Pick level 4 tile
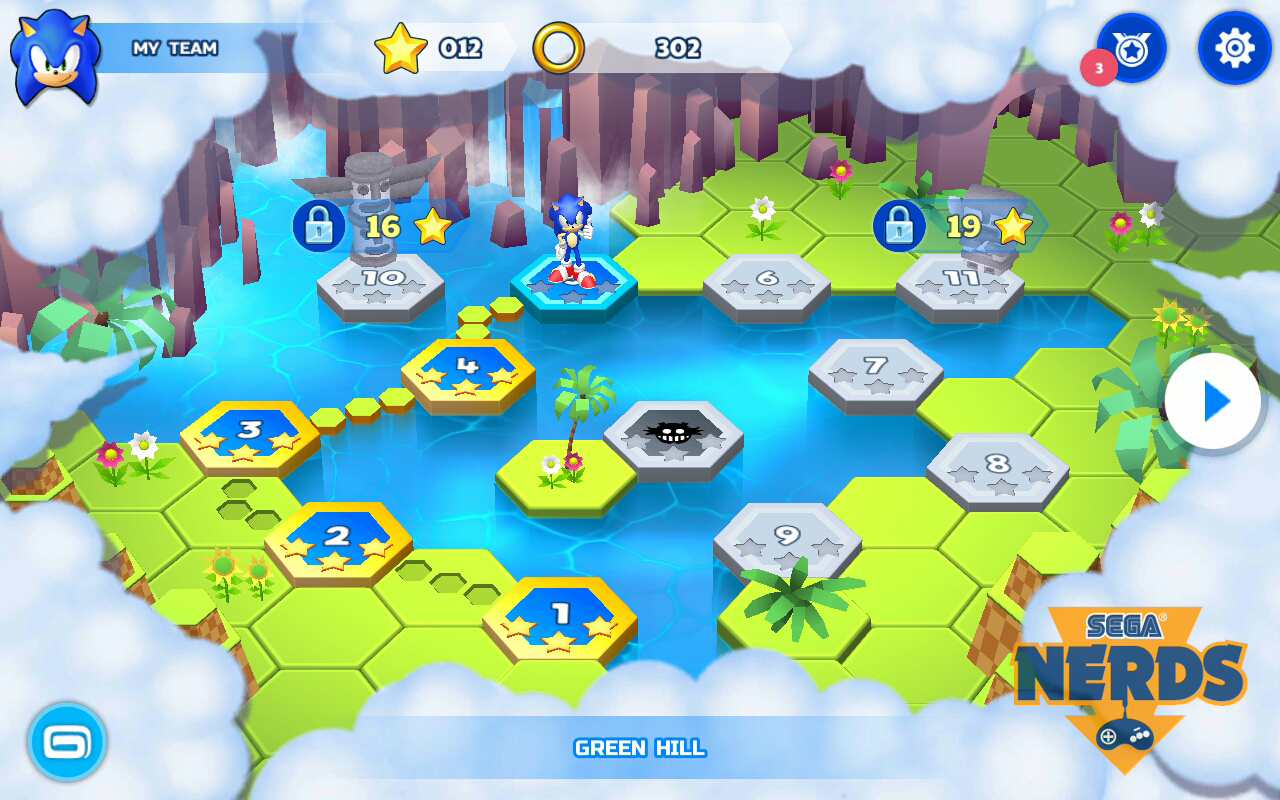The width and height of the screenshot is (1280, 800). [x=468, y=371]
